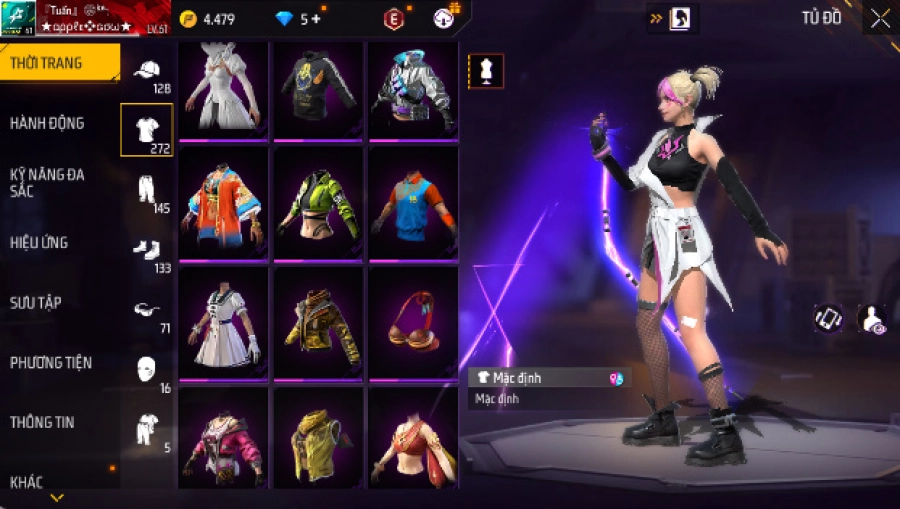Viewport: 900px width, 509px height.
Task: Select the white sailor dress top
Action: (224, 323)
